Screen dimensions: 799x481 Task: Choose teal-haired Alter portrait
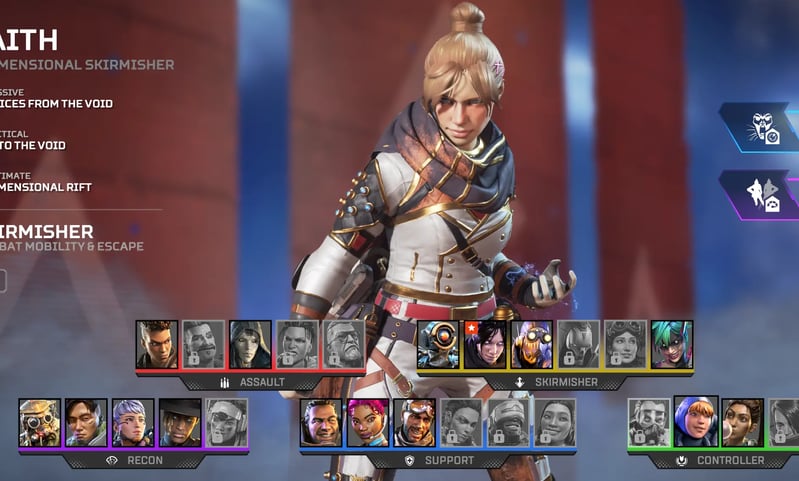672,344
